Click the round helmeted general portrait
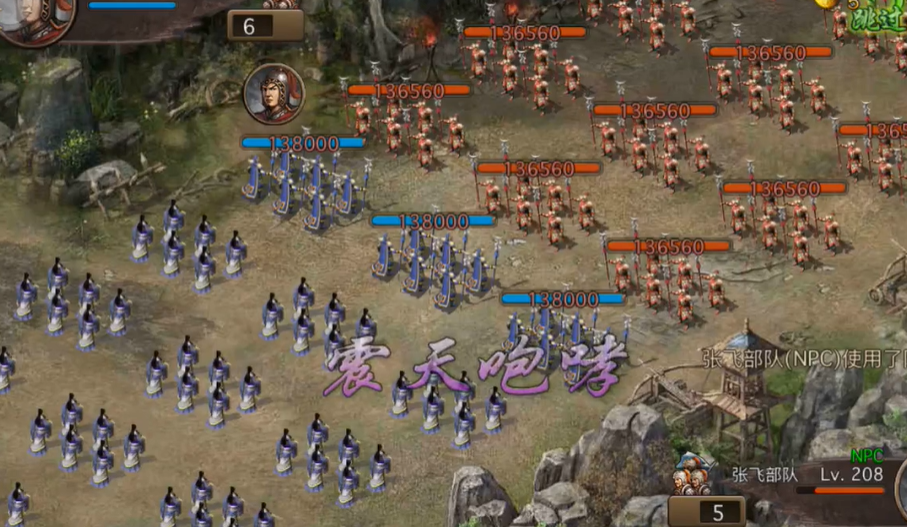Viewport: 907px width, 527px height. (273, 94)
